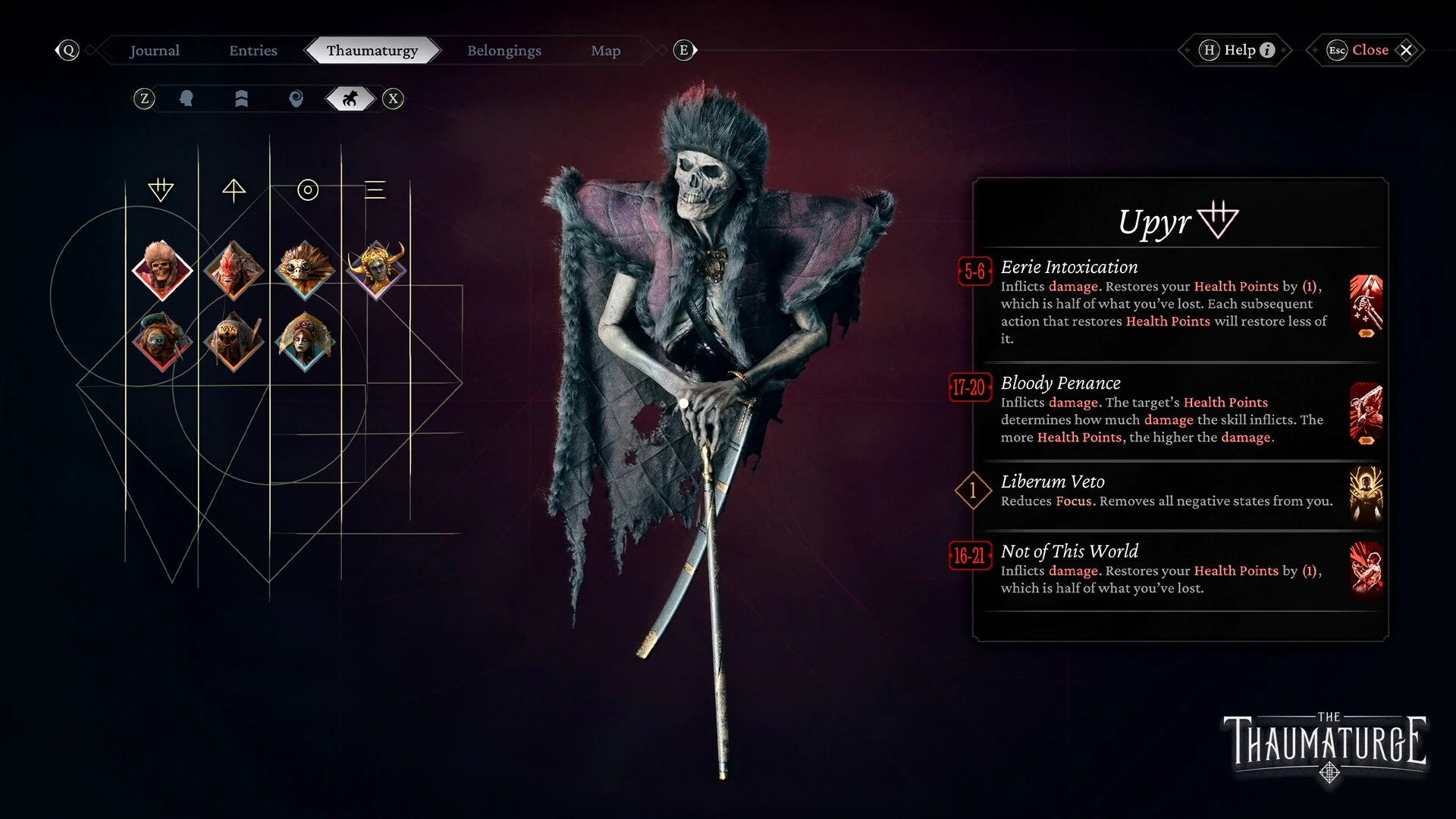Select the golden horned mask salutor
The width and height of the screenshot is (1456, 819).
point(376,268)
